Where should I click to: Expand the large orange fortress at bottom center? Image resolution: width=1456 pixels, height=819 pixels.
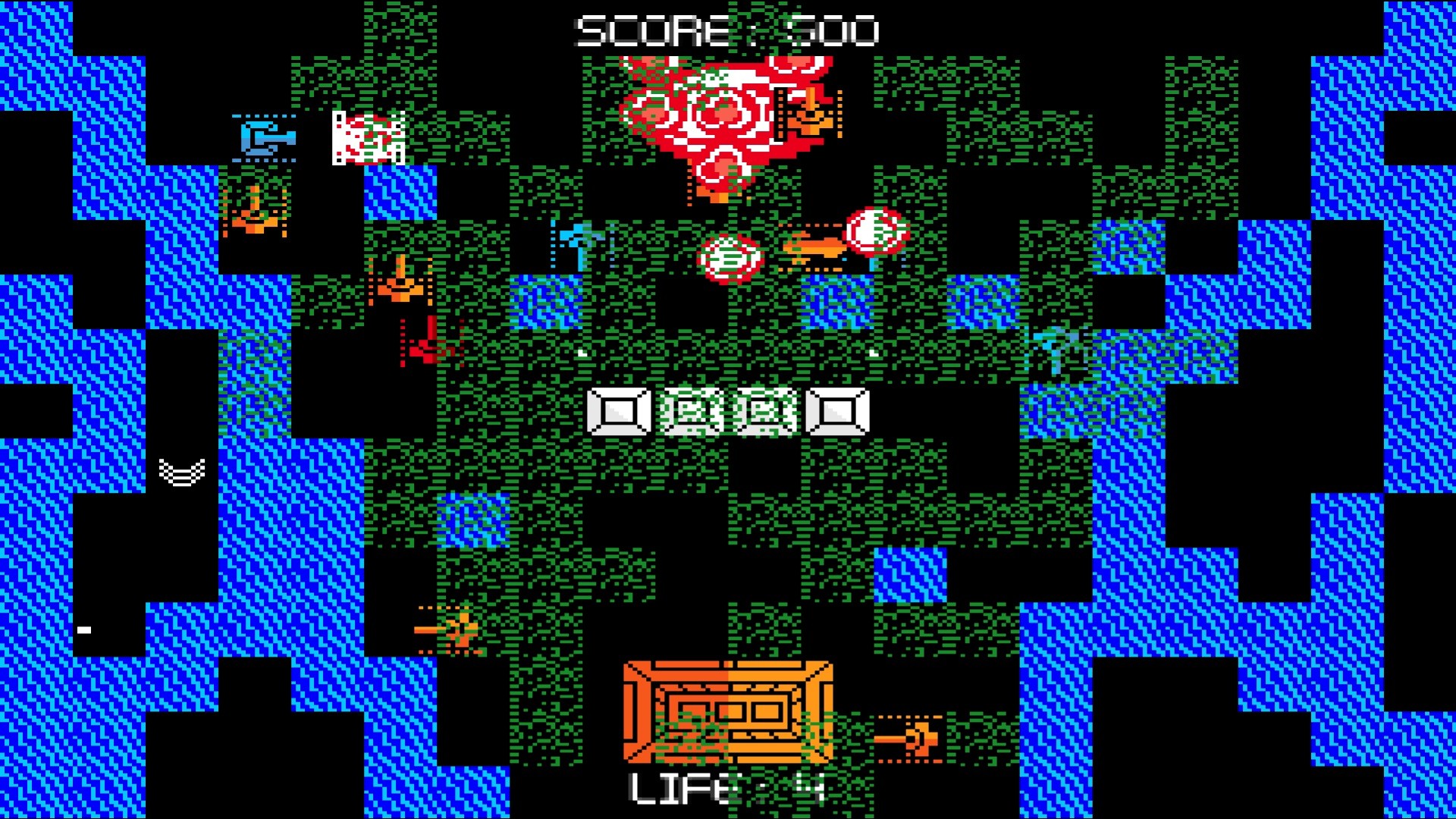tap(728, 713)
